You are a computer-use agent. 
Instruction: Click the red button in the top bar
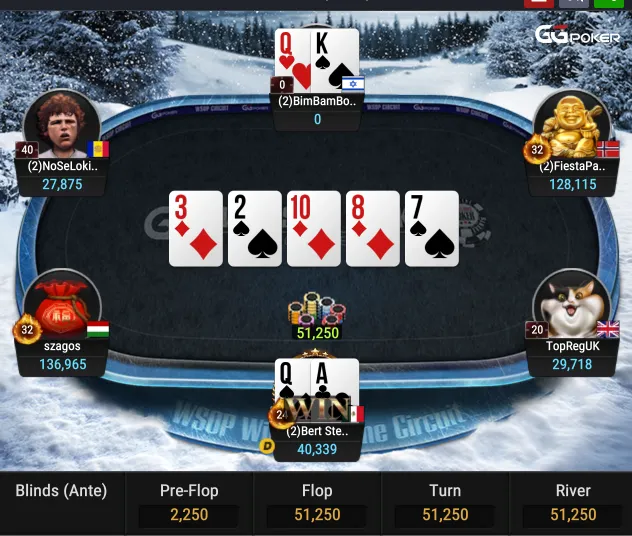(x=539, y=3)
